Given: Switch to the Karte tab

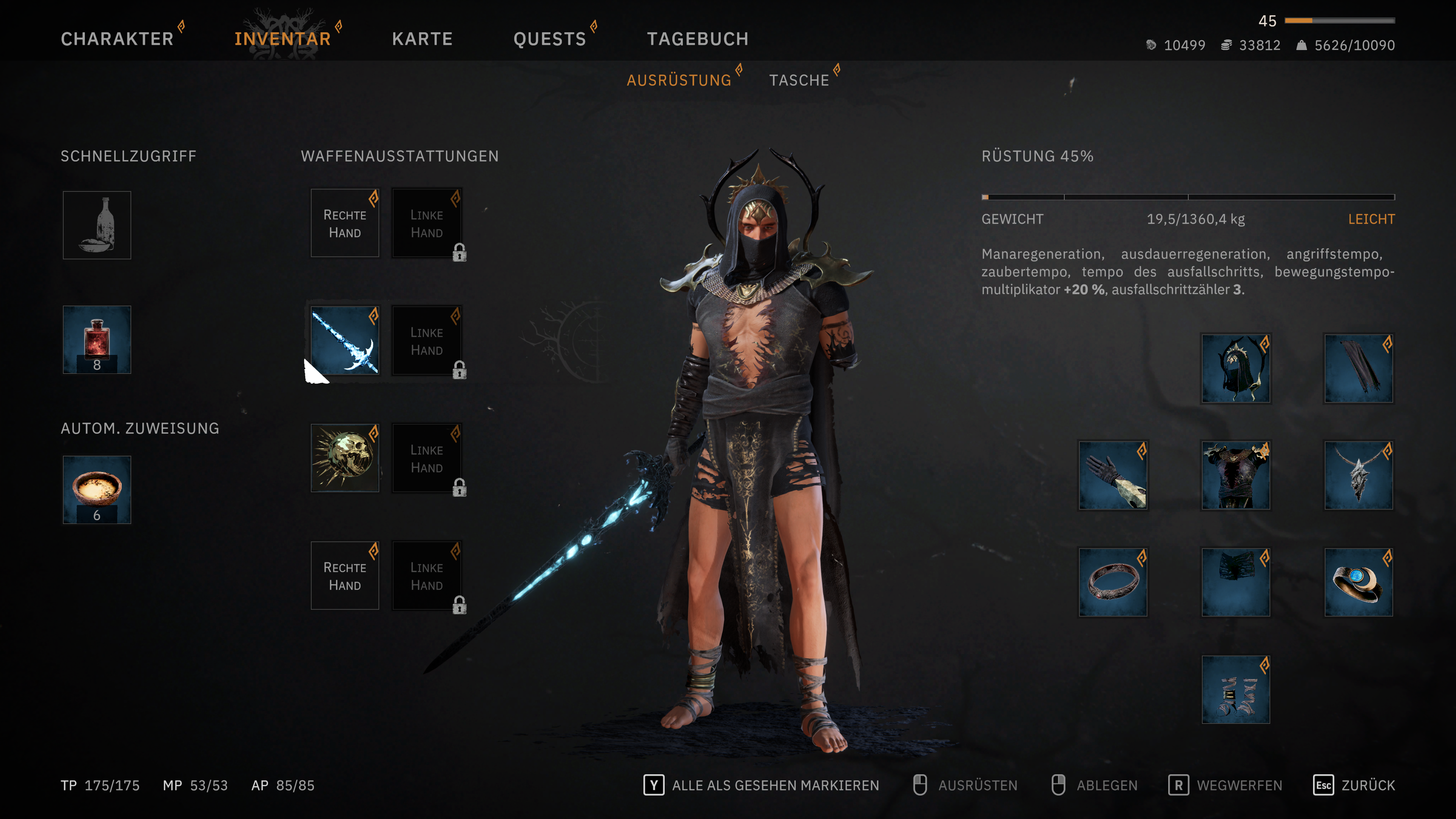Looking at the screenshot, I should [422, 38].
